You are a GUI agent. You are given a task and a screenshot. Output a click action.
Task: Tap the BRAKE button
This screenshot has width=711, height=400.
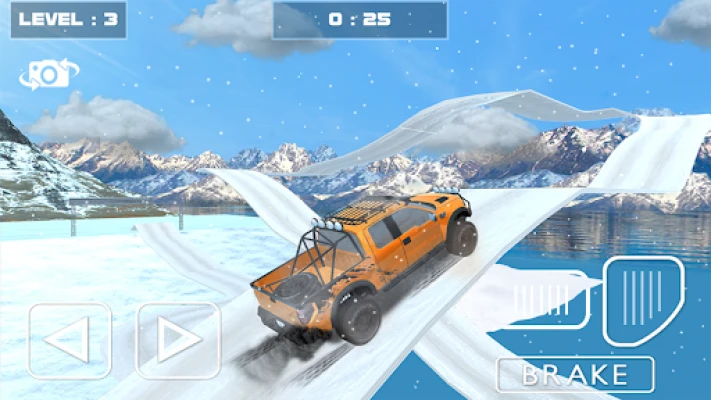tap(575, 375)
